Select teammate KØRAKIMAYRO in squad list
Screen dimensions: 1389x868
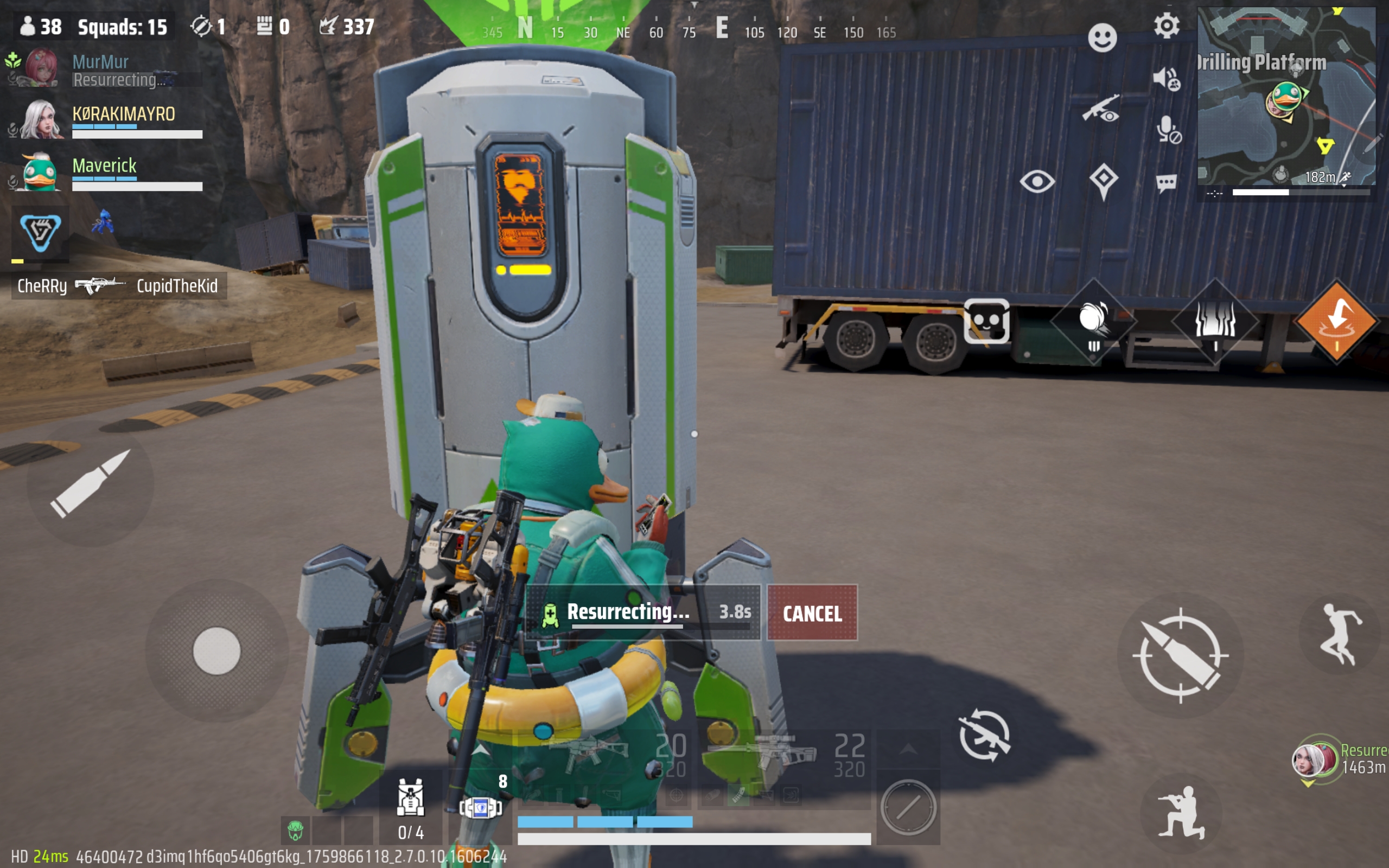pyautogui.click(x=123, y=114)
